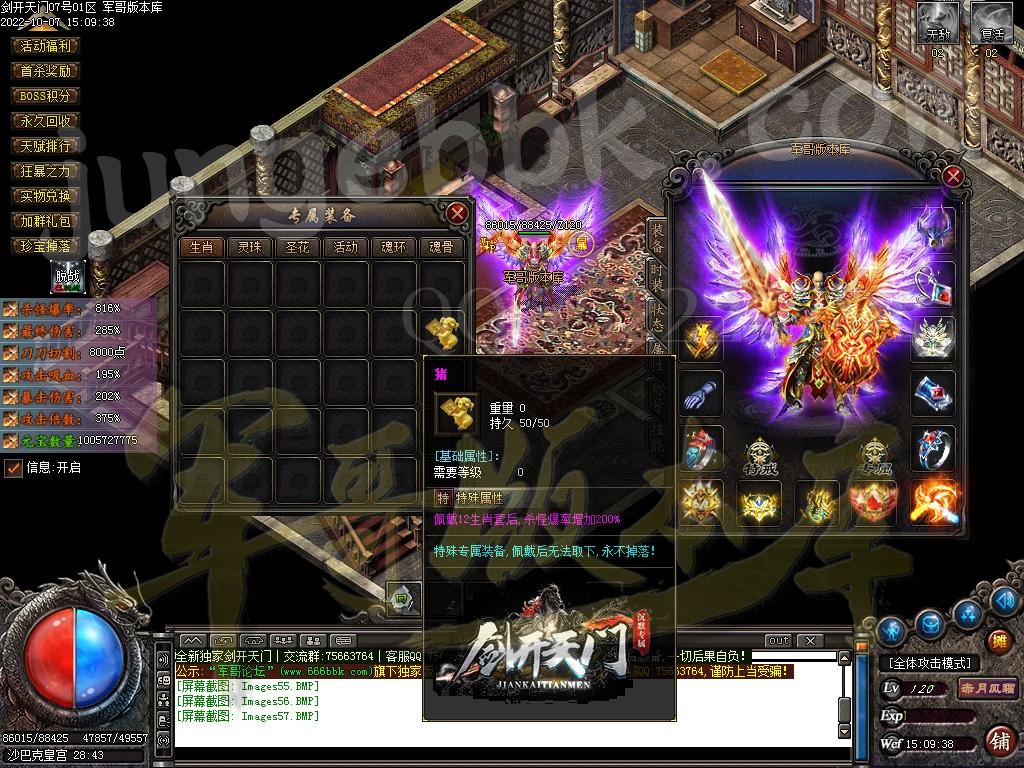The height and width of the screenshot is (768, 1024).
Task: Open the 实物兑换 menu
Action: [x=45, y=196]
